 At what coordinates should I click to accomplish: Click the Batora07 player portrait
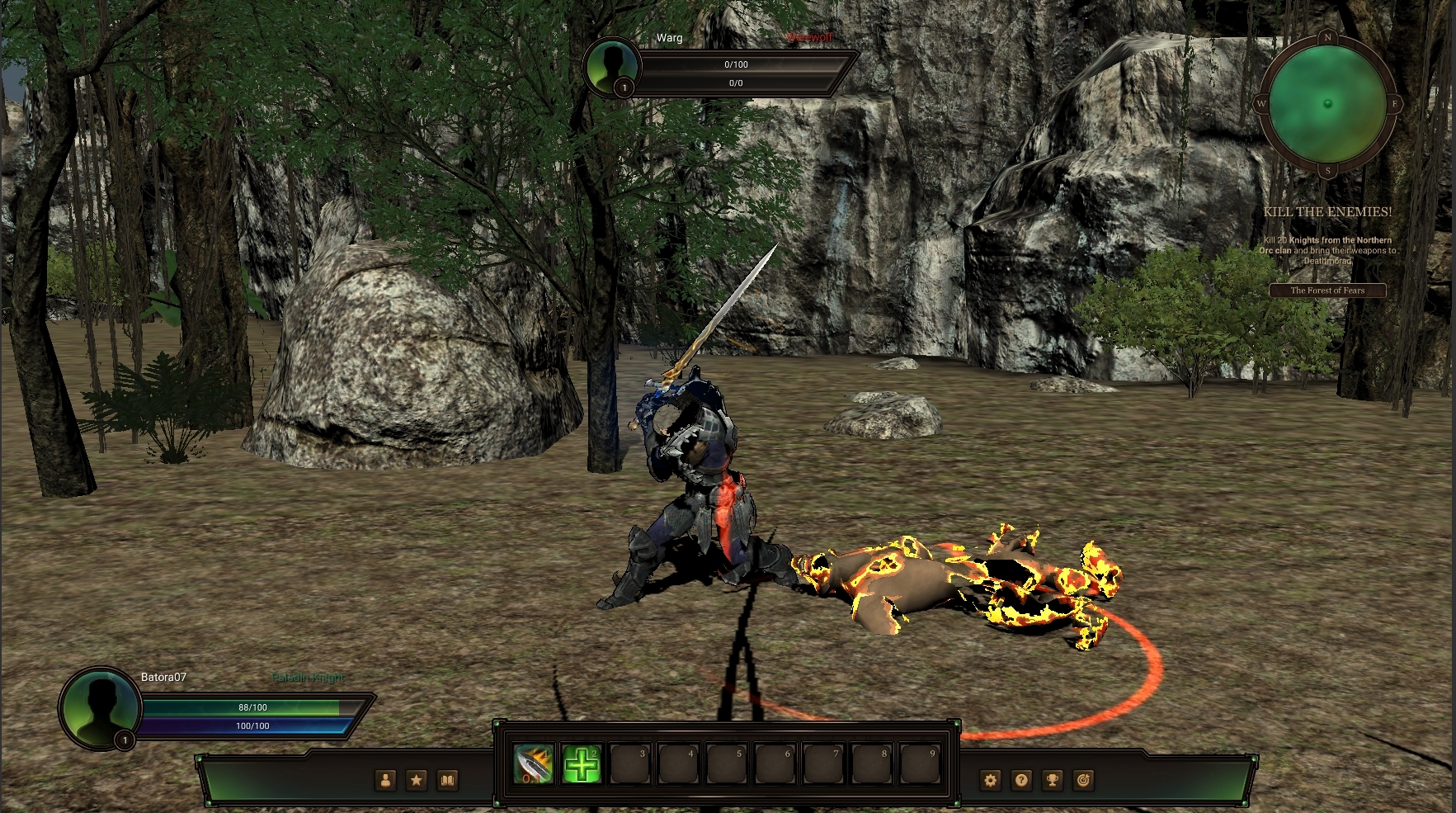(100, 708)
